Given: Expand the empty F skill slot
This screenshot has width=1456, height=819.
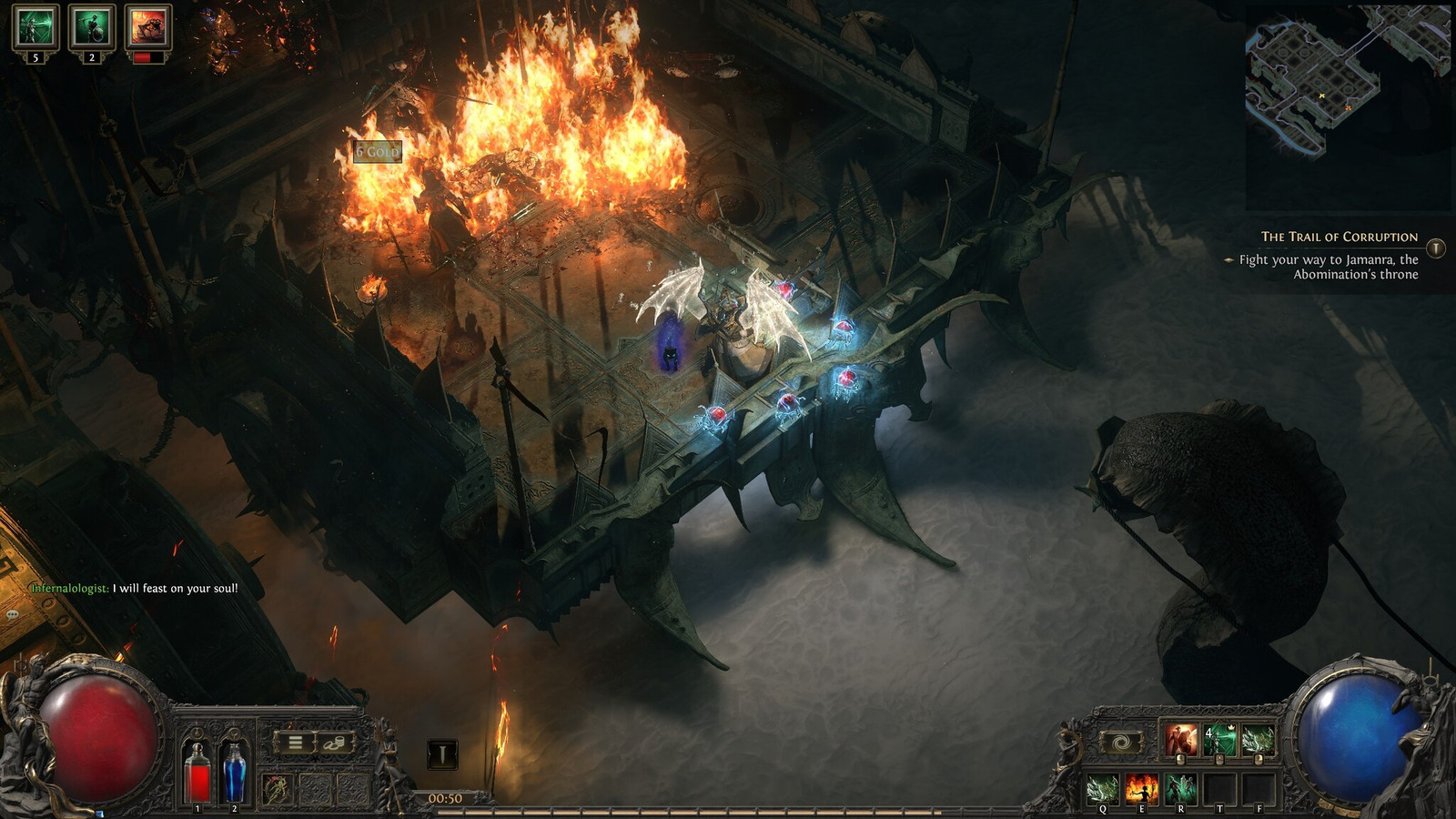Looking at the screenshot, I should coord(1259,788).
